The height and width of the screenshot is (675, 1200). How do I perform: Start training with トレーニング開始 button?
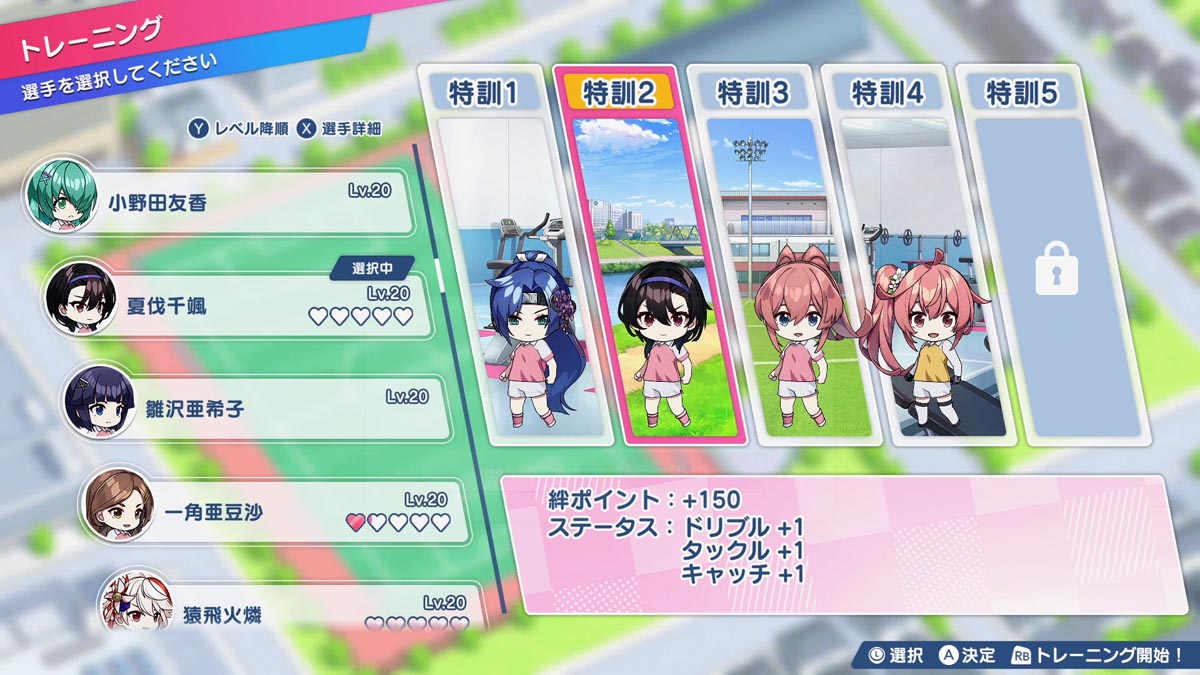pyautogui.click(x=1098, y=655)
